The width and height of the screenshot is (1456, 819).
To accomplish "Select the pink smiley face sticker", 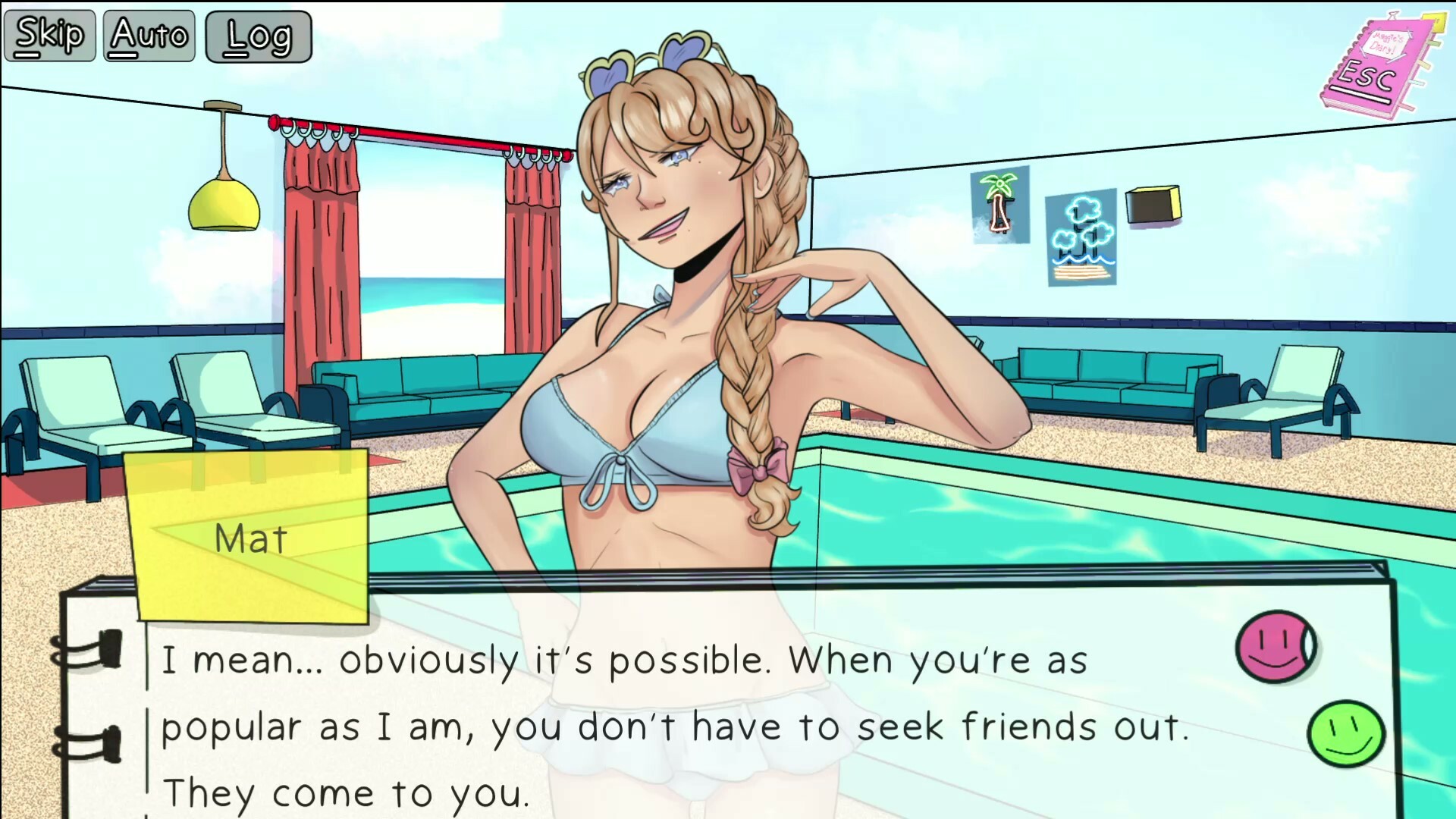I will [1276, 646].
